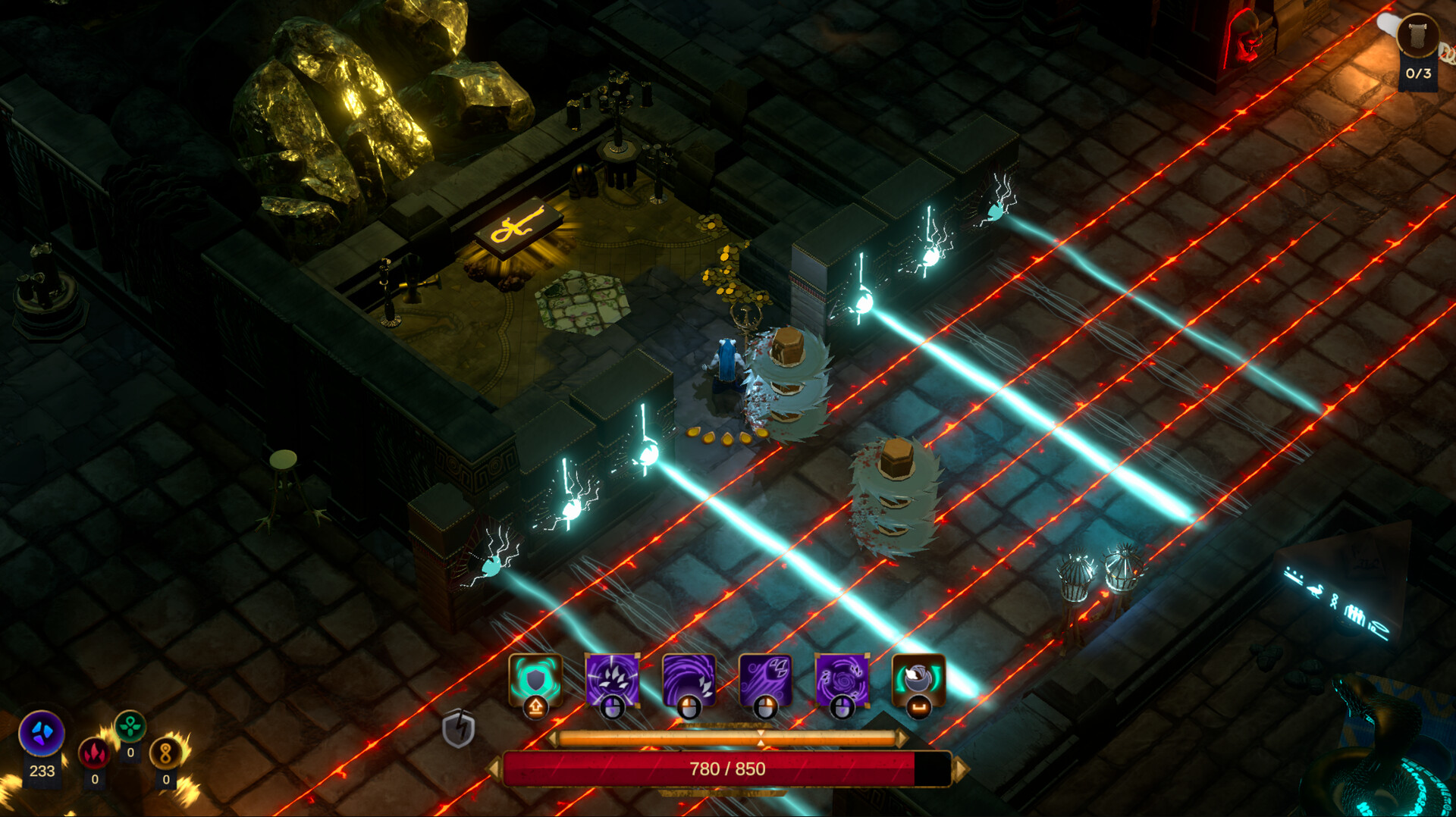Toggle the red flame resource counter
1456x817 pixels.
click(95, 755)
